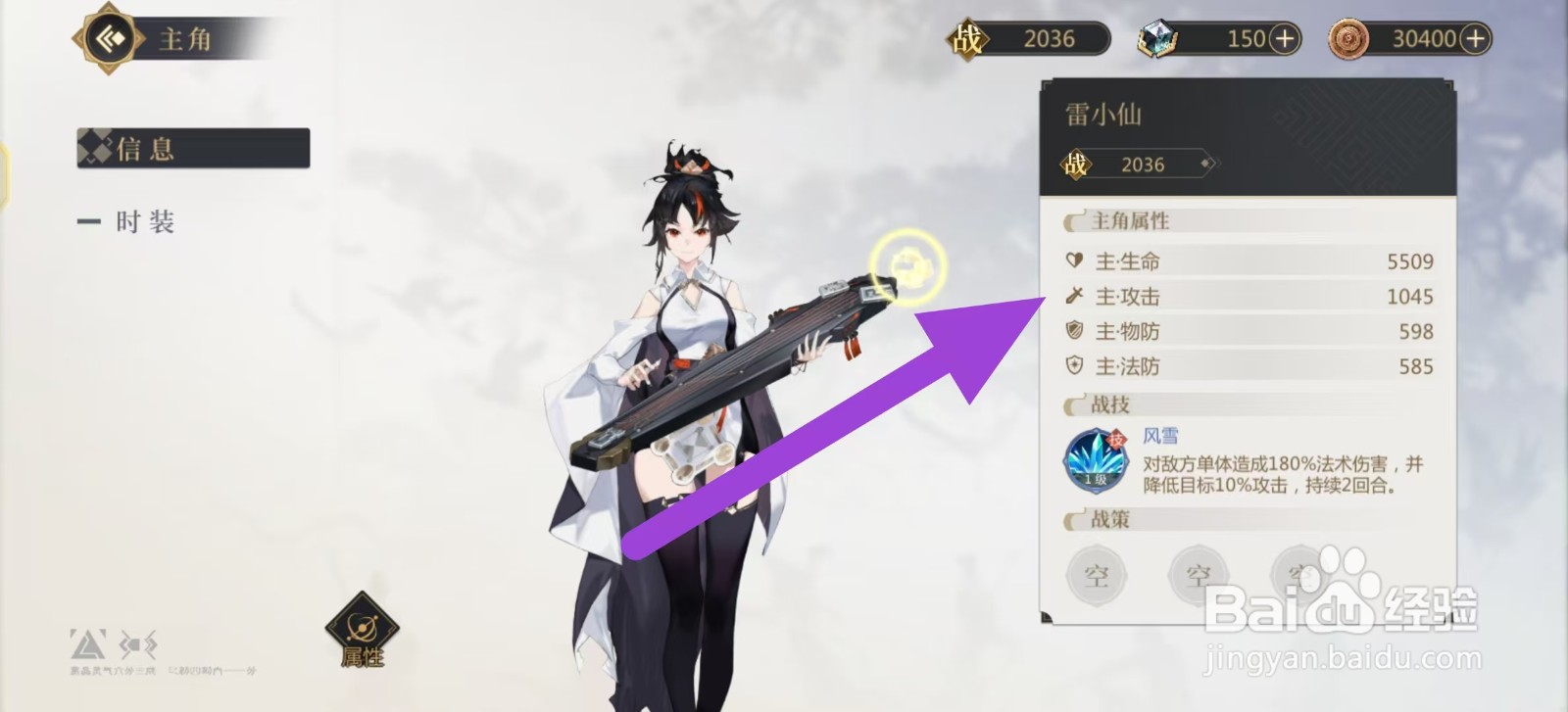This screenshot has height=712, width=1568.
Task: Click the gem currency icon at the top
Action: pyautogui.click(x=1158, y=37)
